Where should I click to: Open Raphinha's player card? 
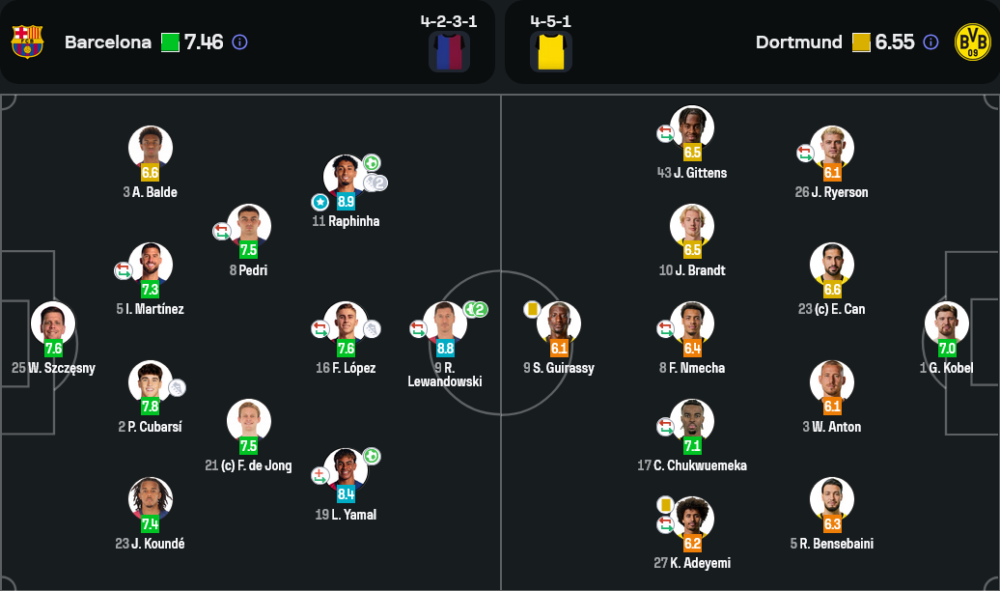pos(346,176)
